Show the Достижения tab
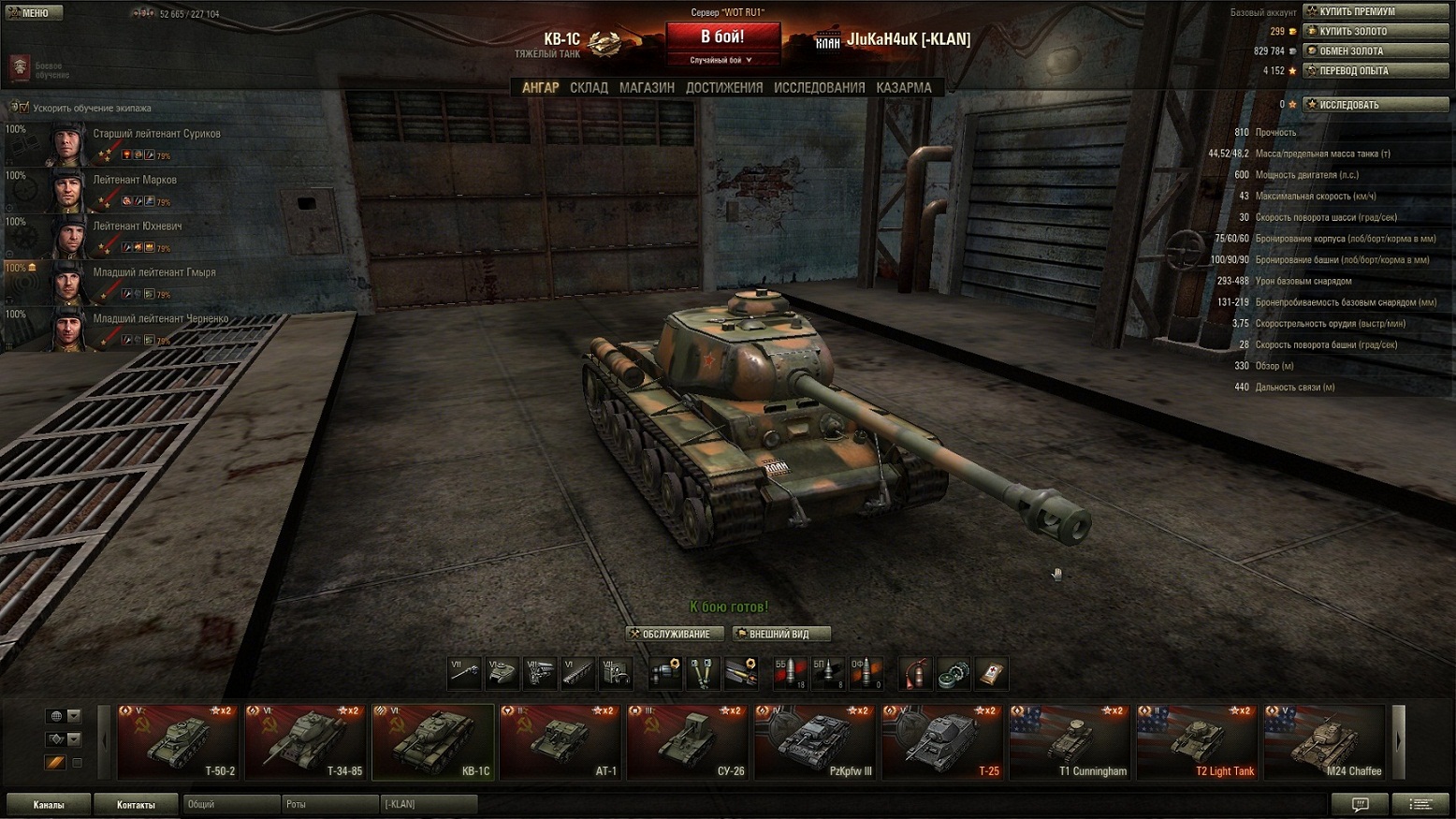 coord(724,88)
